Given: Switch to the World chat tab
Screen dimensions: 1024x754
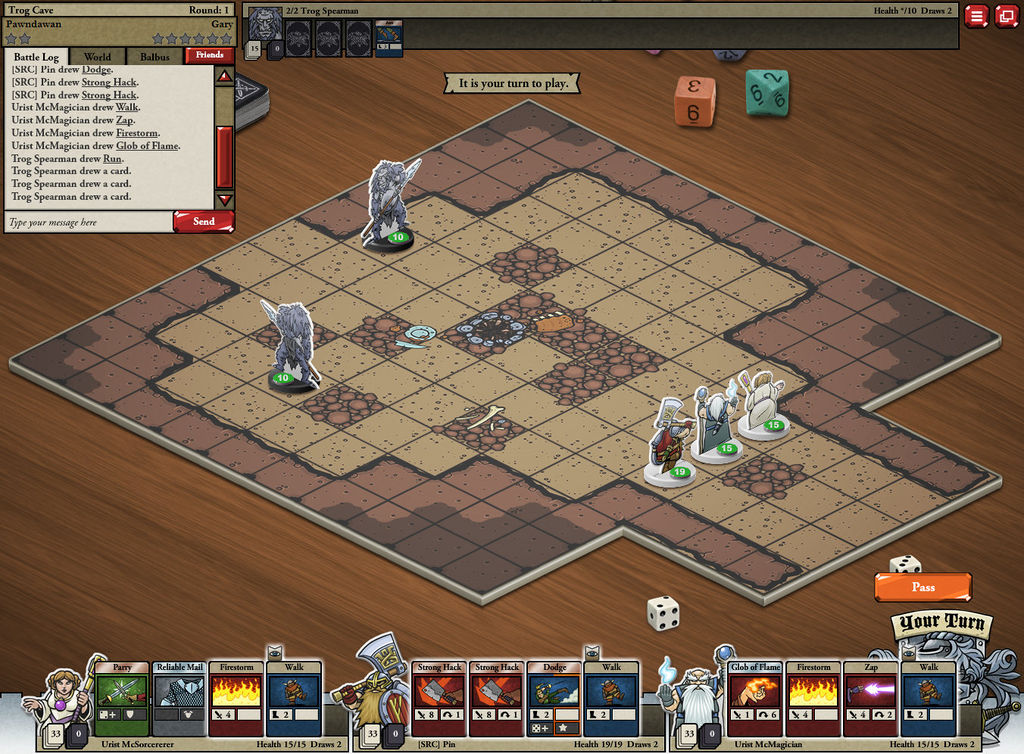Looking at the screenshot, I should 98,57.
